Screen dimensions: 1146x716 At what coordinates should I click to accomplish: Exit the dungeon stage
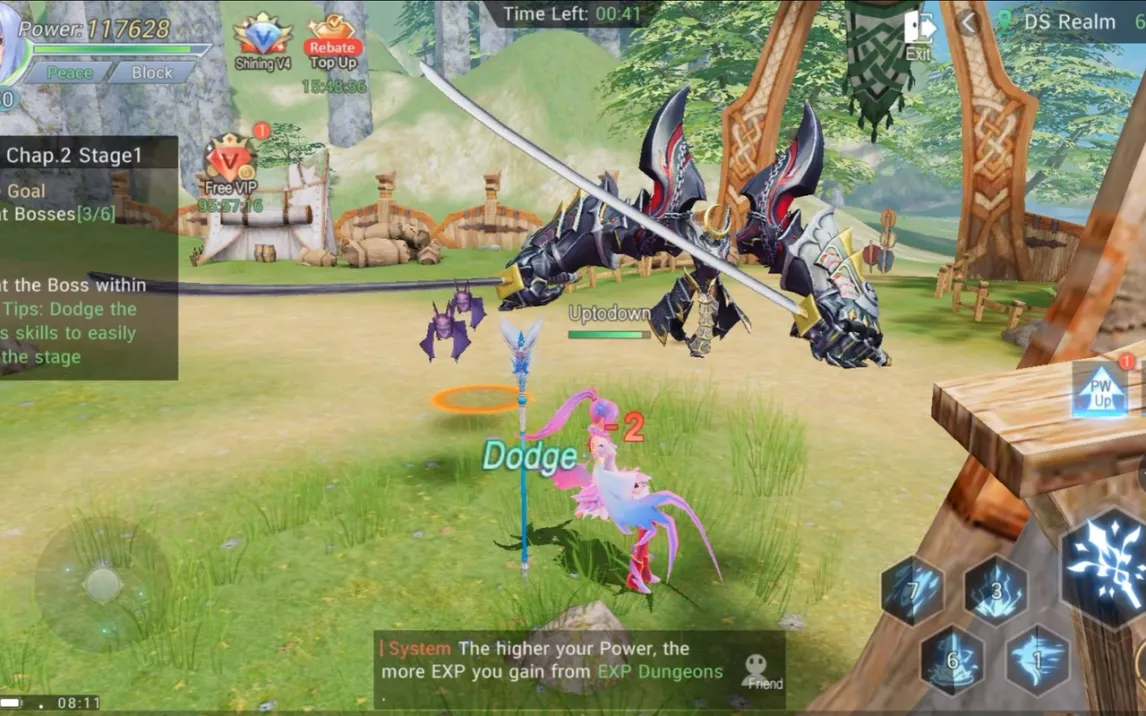[917, 36]
